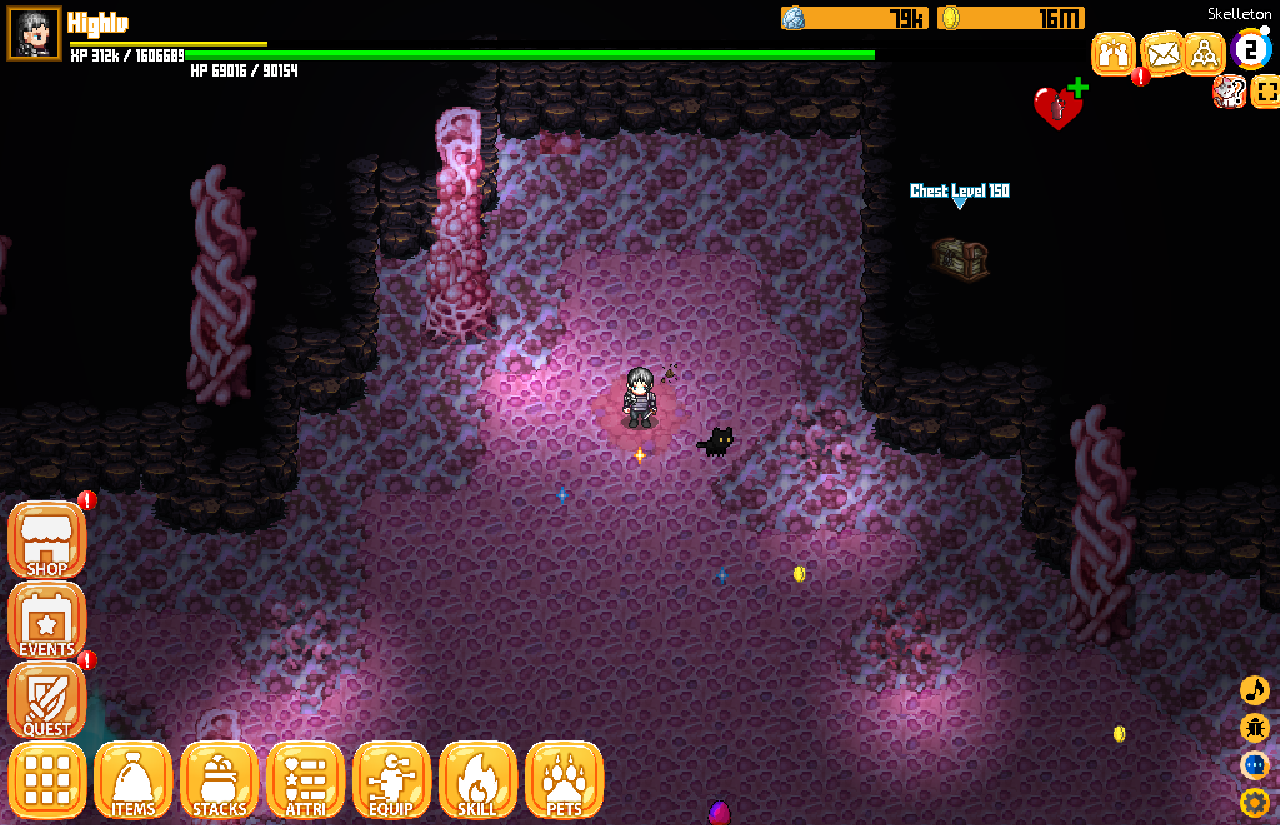1280x825 pixels.
Task: Open the mouse question mark help icon
Action: click(x=1228, y=92)
